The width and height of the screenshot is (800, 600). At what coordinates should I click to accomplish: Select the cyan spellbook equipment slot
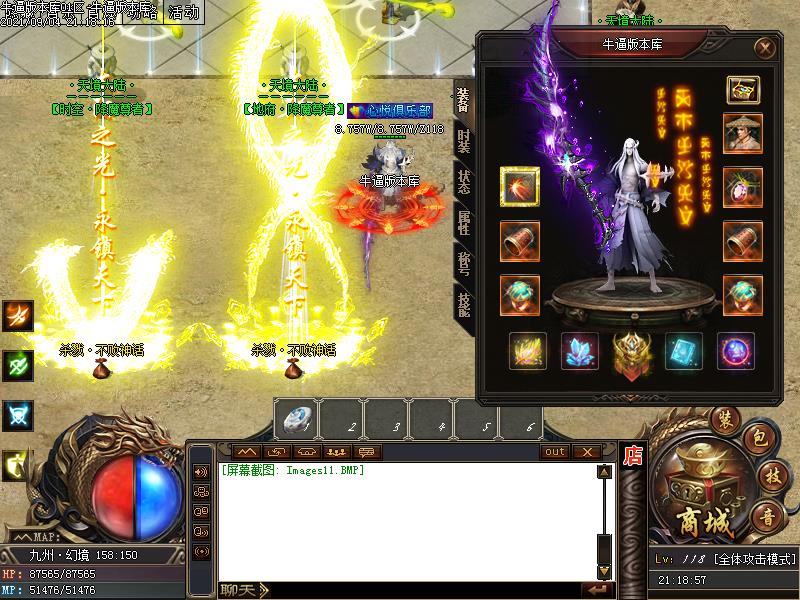pyautogui.click(x=685, y=352)
